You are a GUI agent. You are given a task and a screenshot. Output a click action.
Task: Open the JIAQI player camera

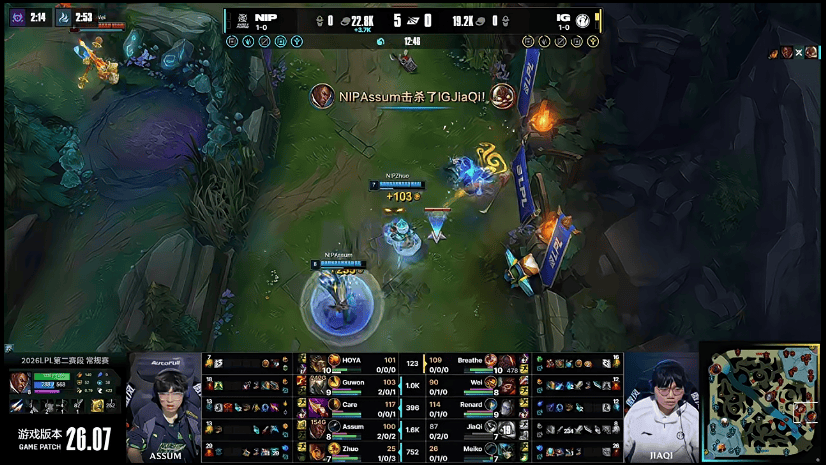[x=660, y=403]
